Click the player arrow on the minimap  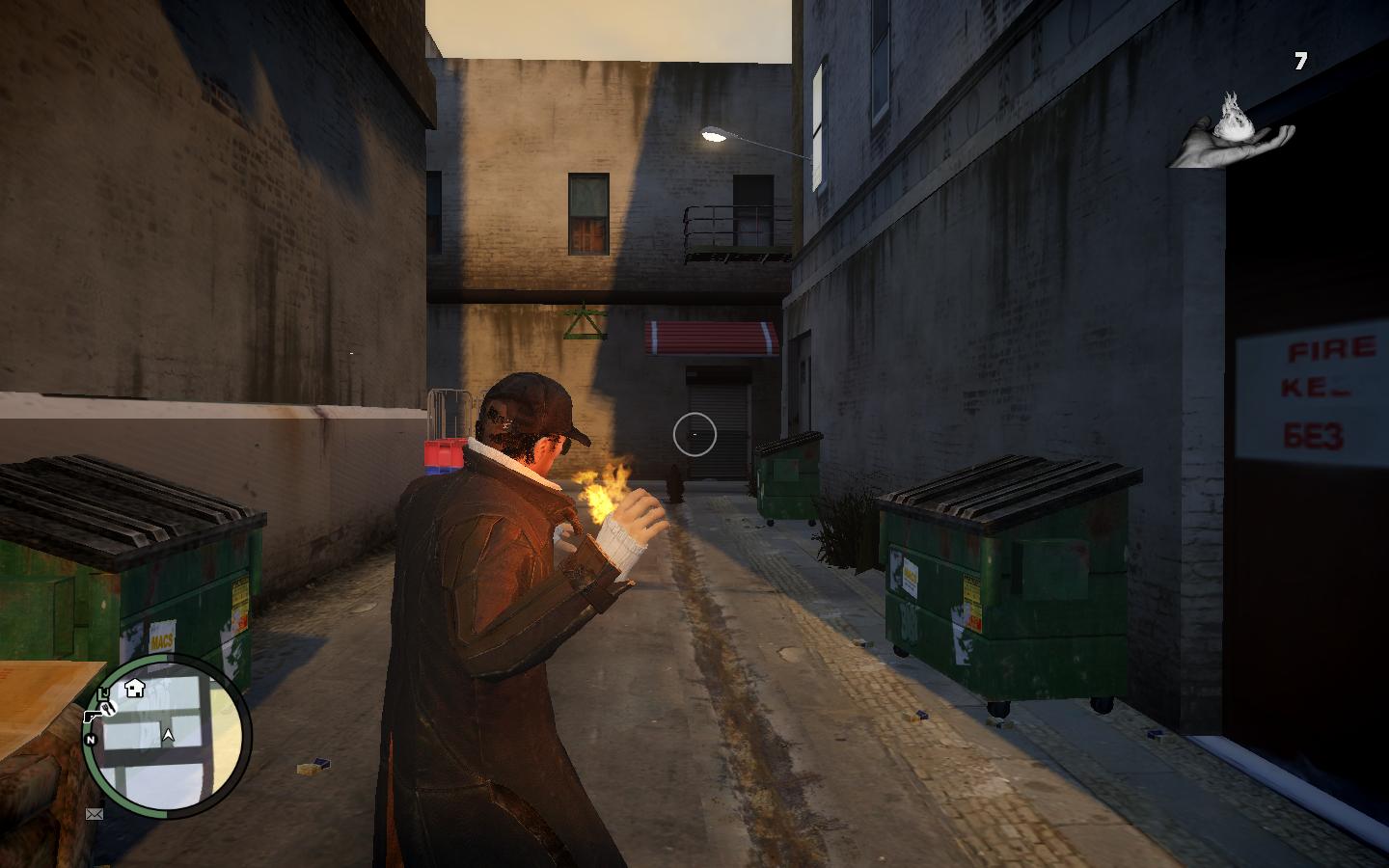point(169,736)
